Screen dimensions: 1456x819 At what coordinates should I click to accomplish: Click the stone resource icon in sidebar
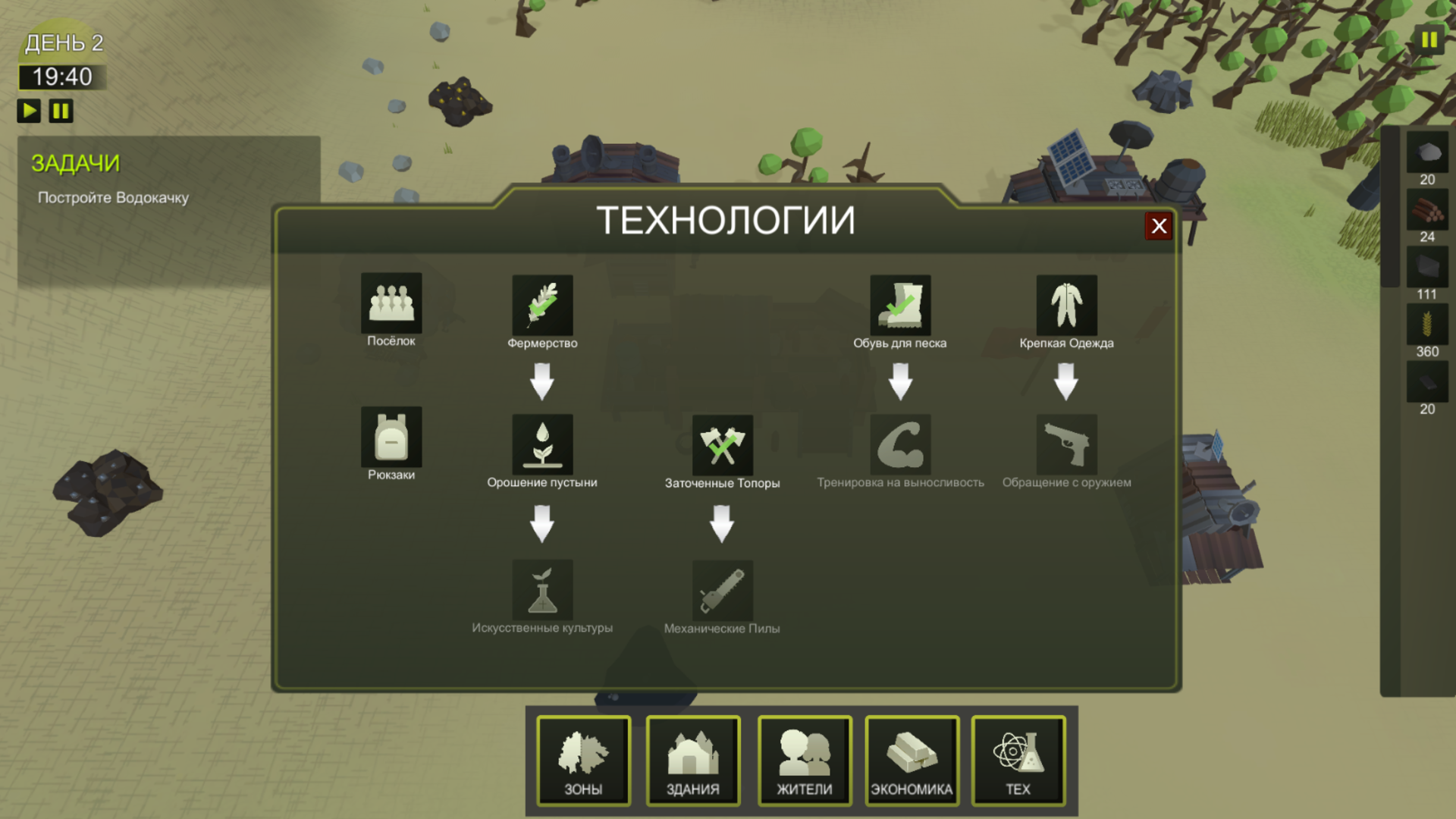click(1426, 155)
